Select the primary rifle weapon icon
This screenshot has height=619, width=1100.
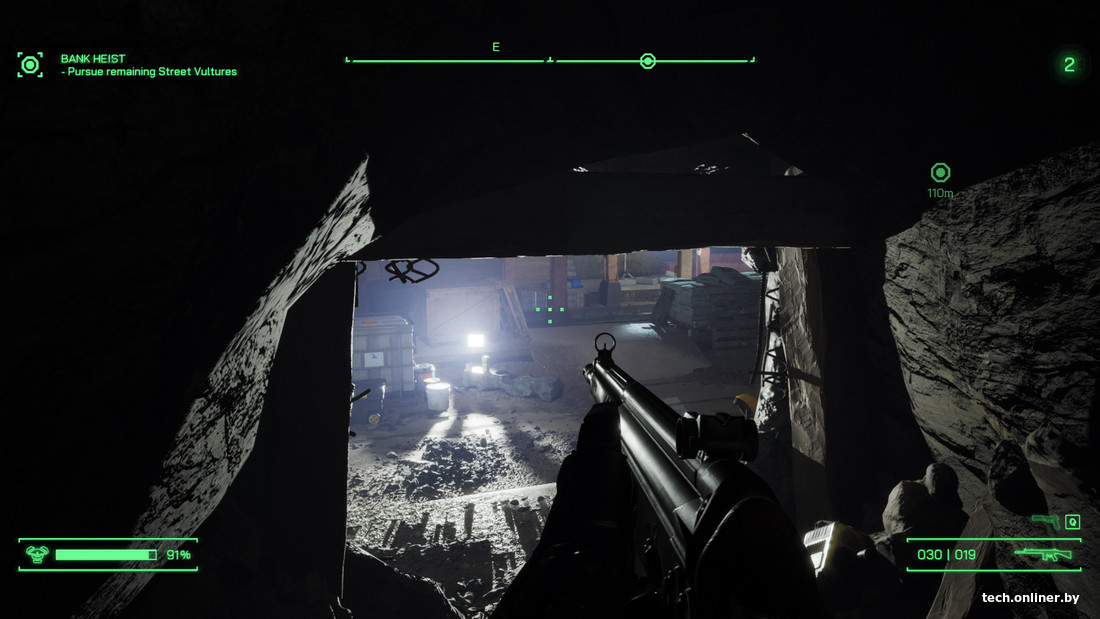click(1043, 553)
